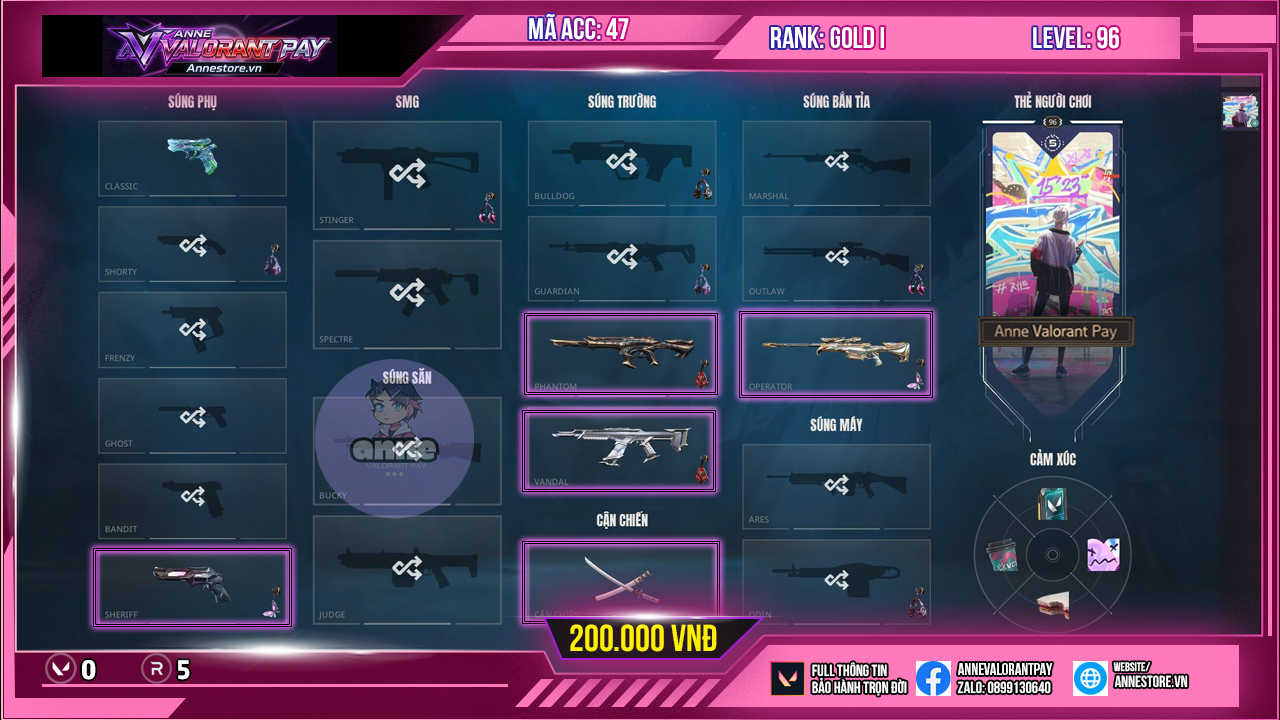Select the golden Operator skin slot
The width and height of the screenshot is (1280, 720).
[836, 354]
